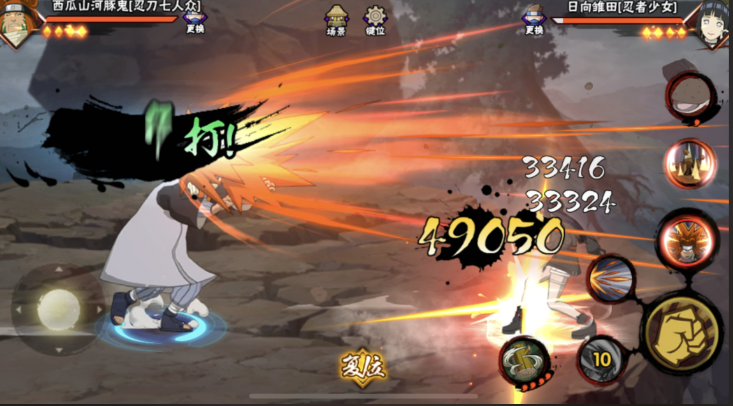Use the skill showing cooldown 10

pyautogui.click(x=603, y=358)
